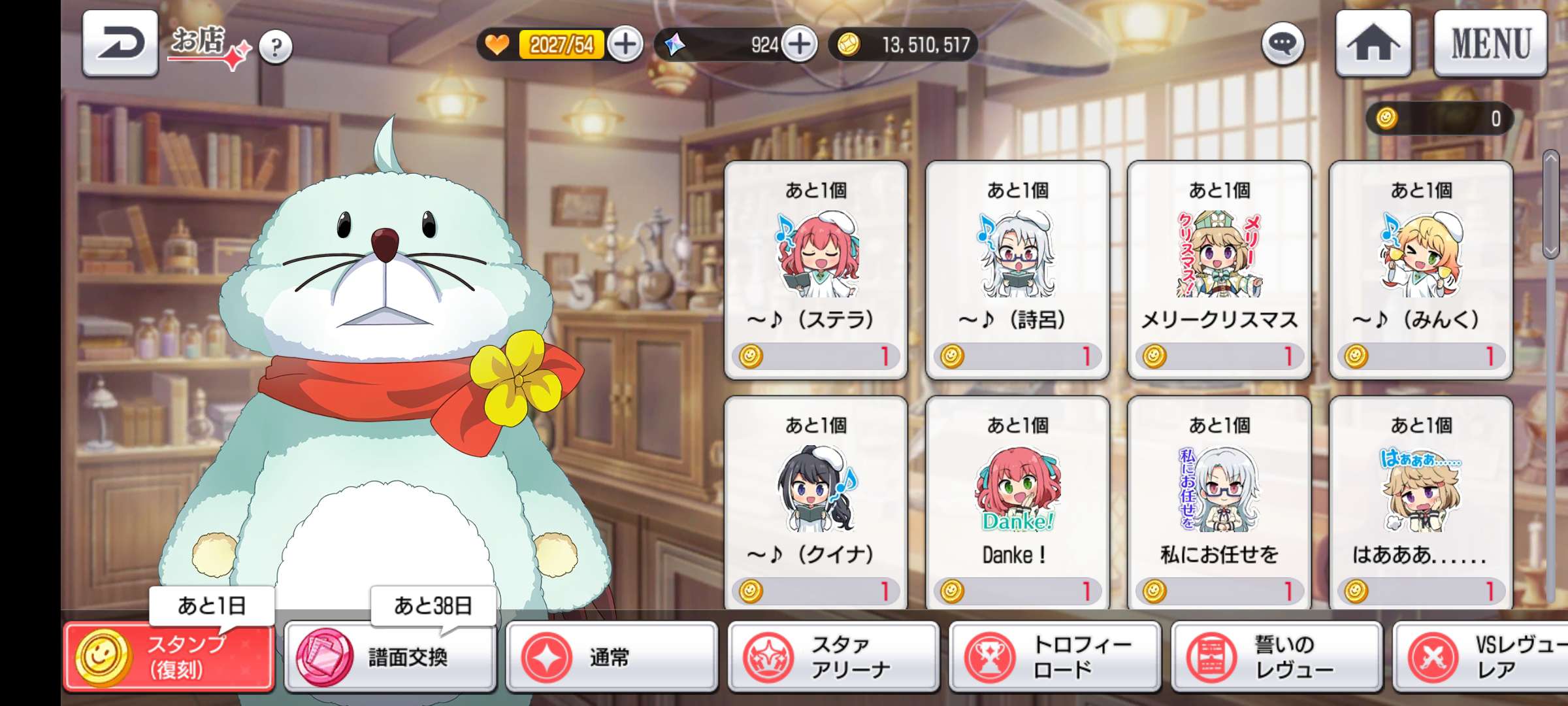
Task: Choose the メリークリスマス stamp item
Action: 1219,269
